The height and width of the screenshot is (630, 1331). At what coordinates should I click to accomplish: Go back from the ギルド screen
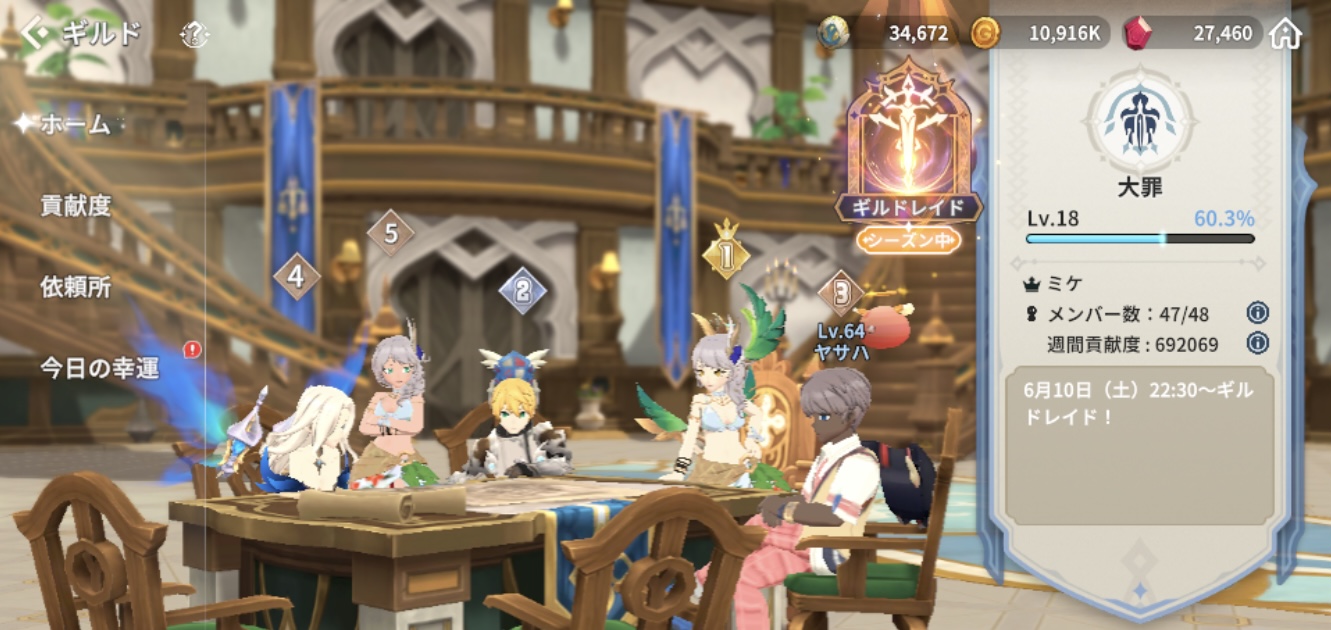pyautogui.click(x=36, y=33)
